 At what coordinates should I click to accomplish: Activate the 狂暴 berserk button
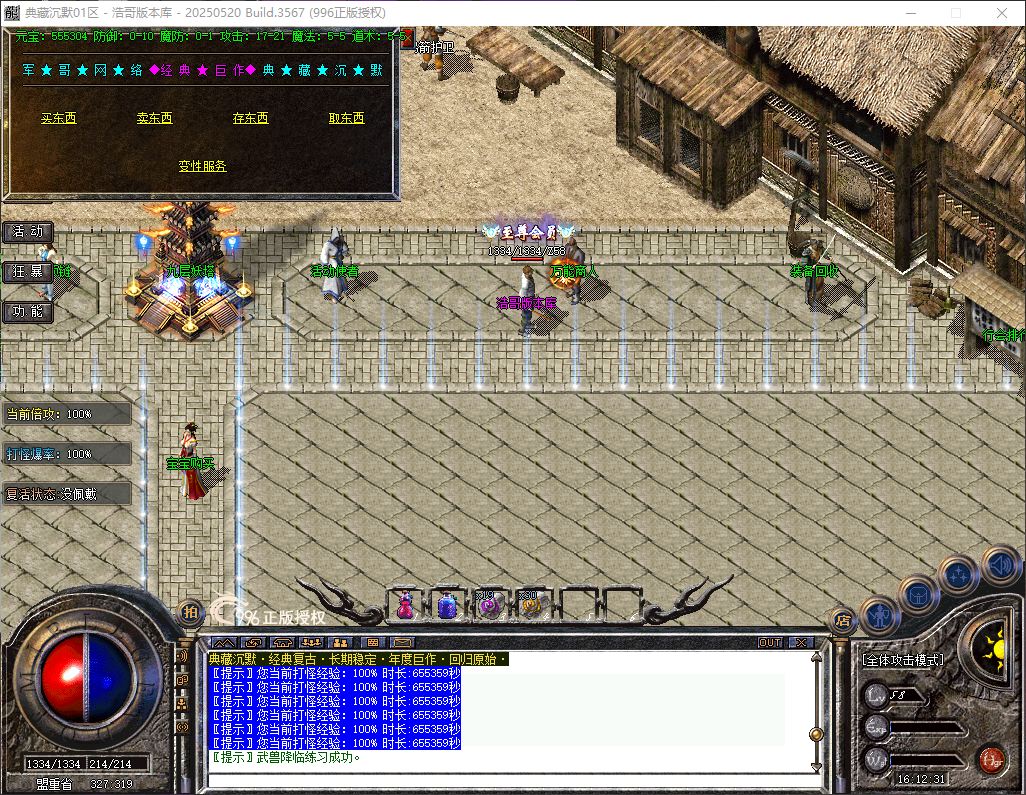coord(28,272)
